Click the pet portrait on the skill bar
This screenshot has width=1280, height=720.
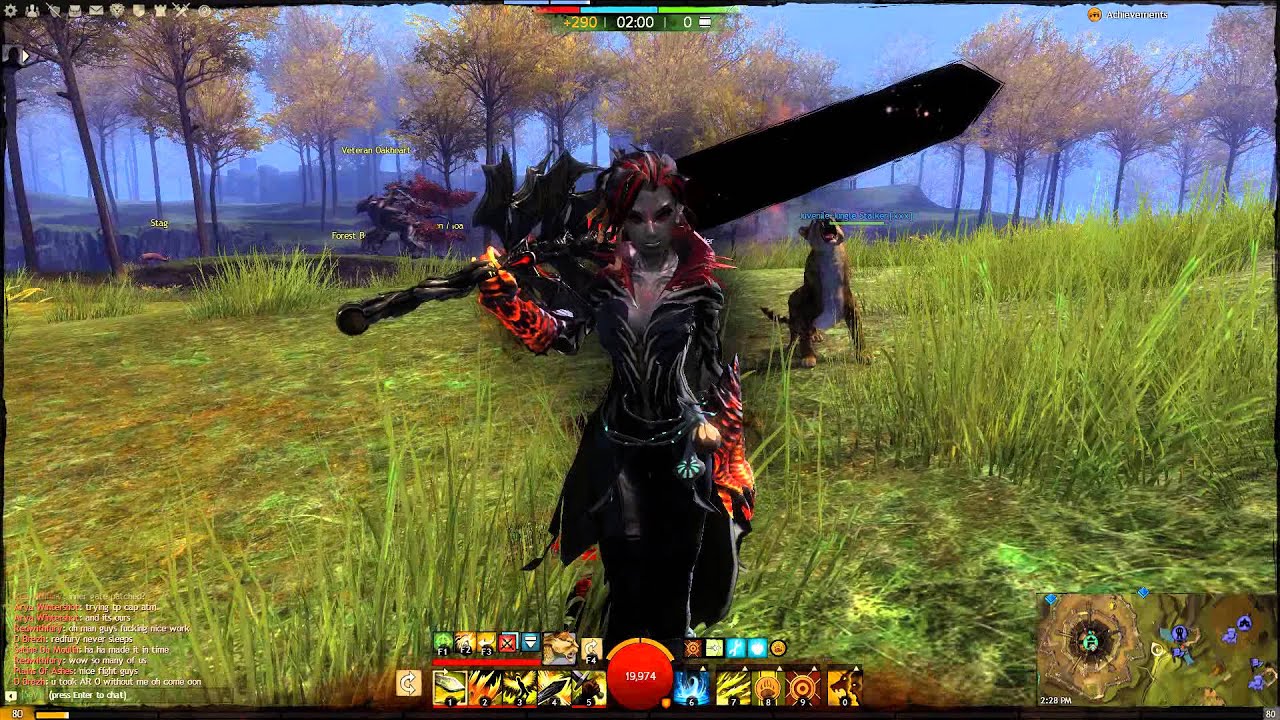[x=561, y=650]
